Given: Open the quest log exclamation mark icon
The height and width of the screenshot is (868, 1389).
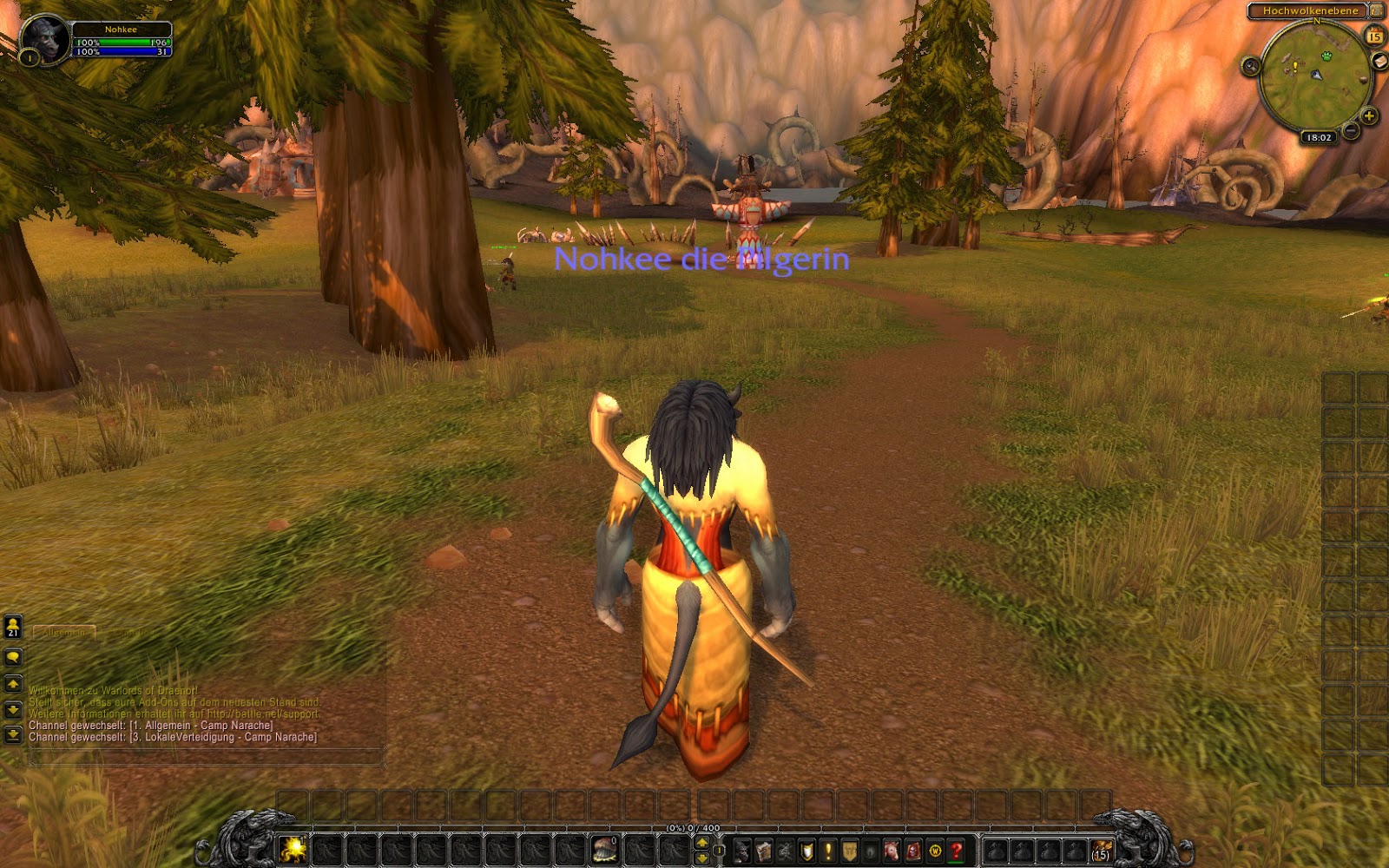Looking at the screenshot, I should pyautogui.click(x=828, y=850).
